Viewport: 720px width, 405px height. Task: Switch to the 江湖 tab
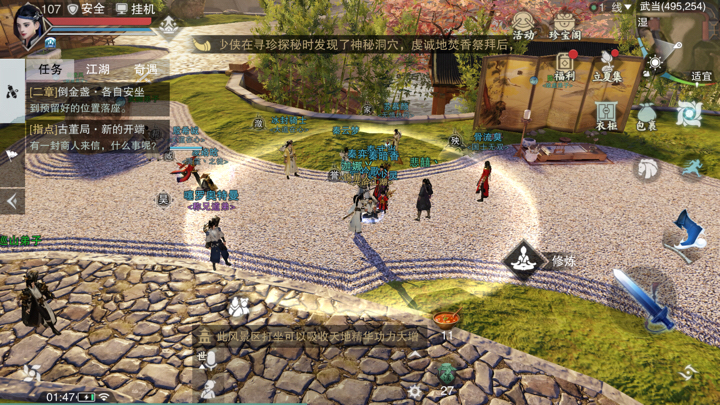pos(98,69)
